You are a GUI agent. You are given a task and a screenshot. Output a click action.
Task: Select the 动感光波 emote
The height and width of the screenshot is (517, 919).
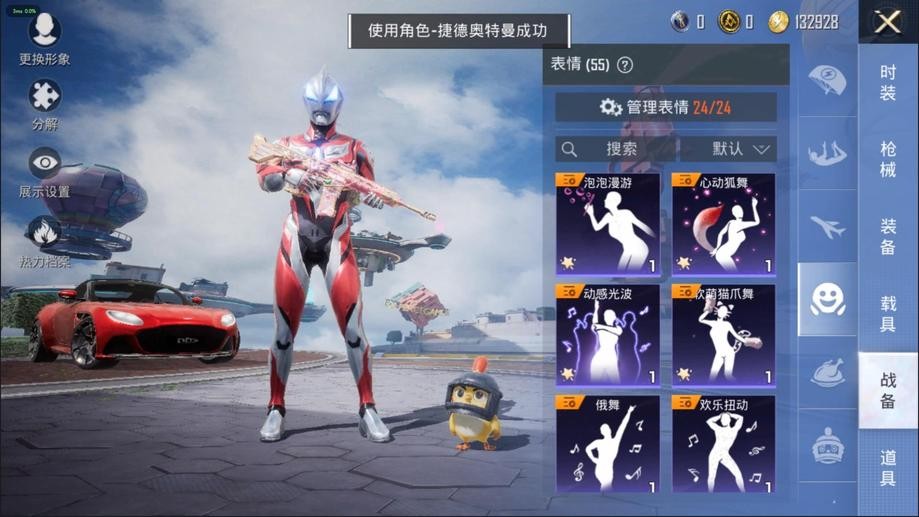click(x=608, y=335)
